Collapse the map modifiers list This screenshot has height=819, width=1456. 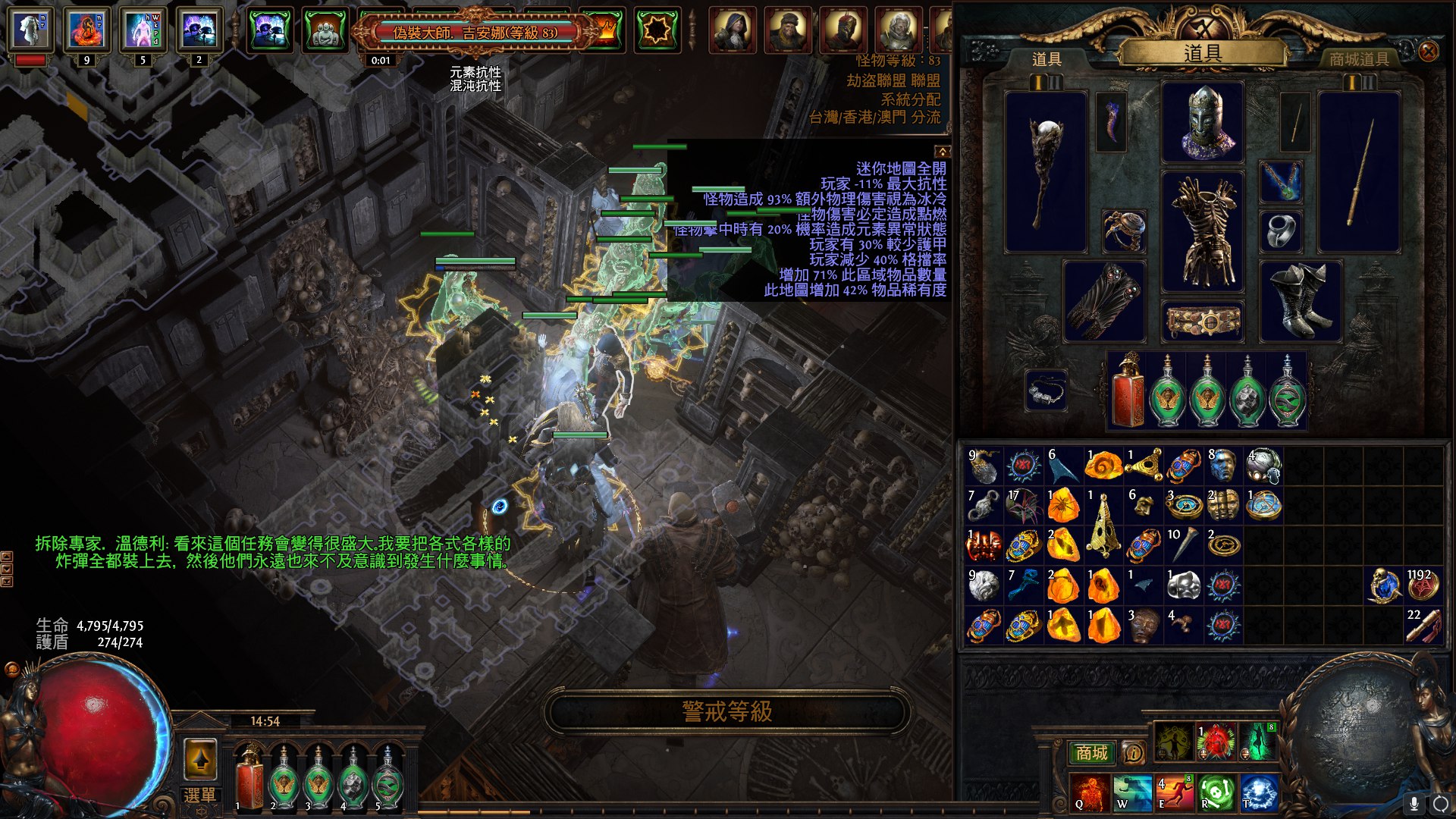[942, 152]
